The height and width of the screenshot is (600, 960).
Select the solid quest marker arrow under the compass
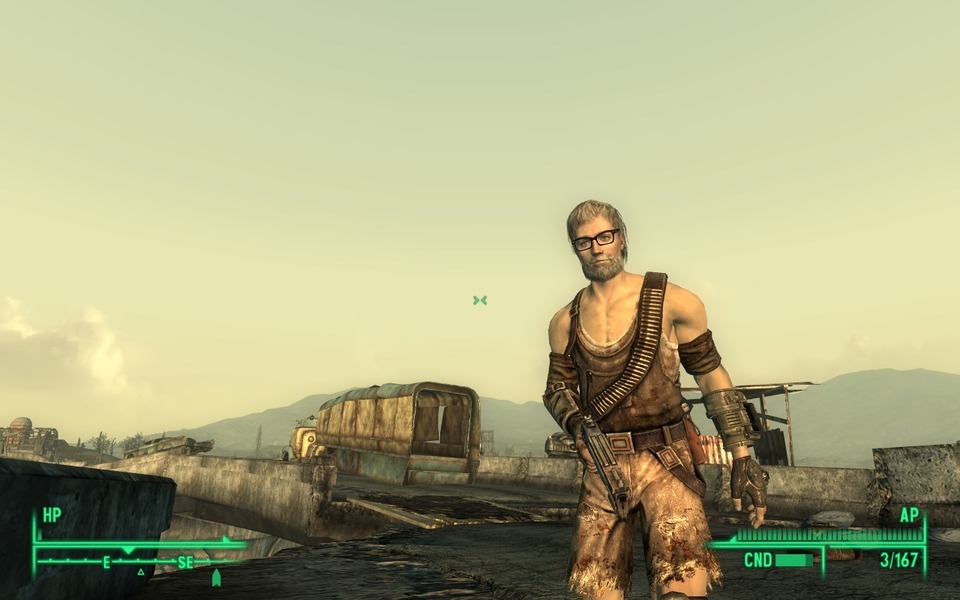216,577
